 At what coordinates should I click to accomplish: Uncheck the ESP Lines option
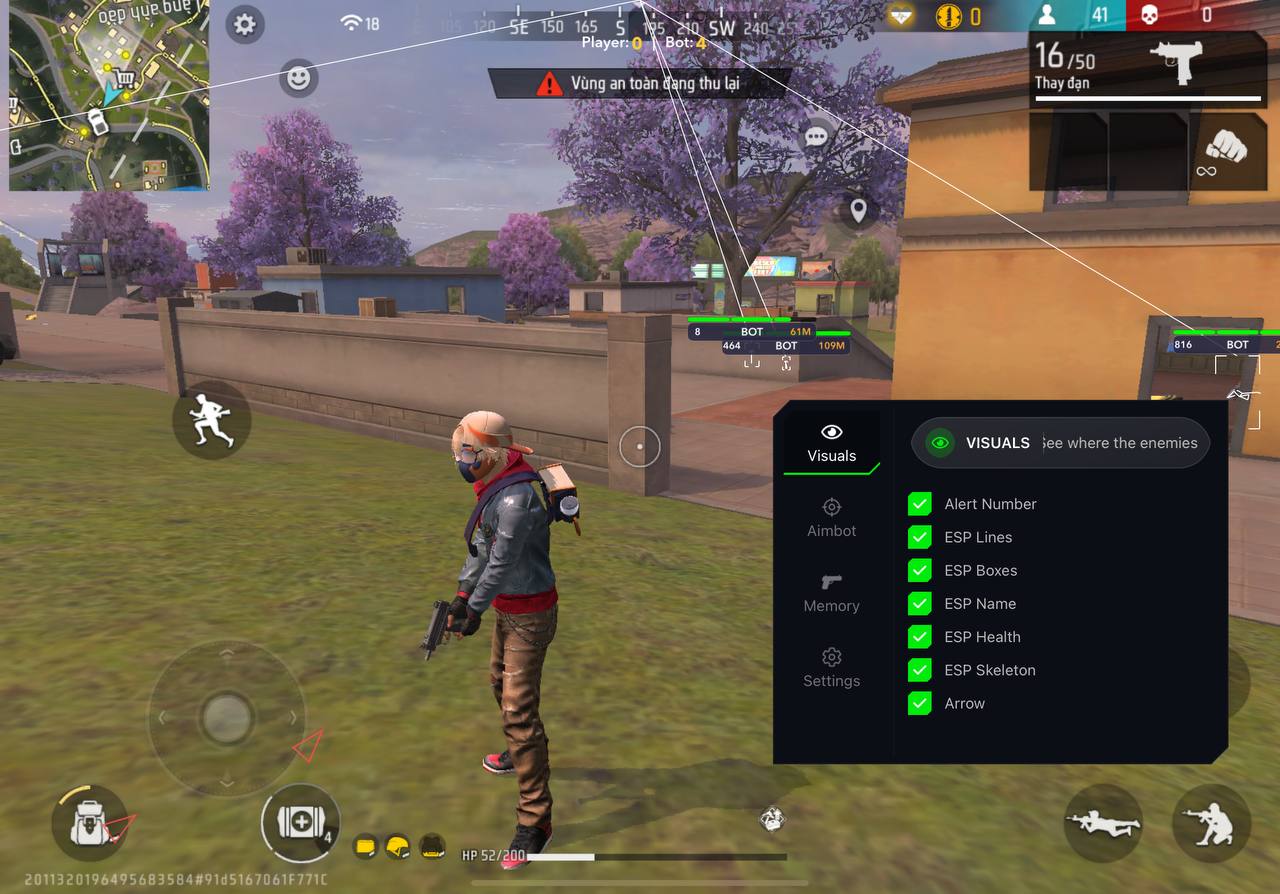tap(919, 537)
